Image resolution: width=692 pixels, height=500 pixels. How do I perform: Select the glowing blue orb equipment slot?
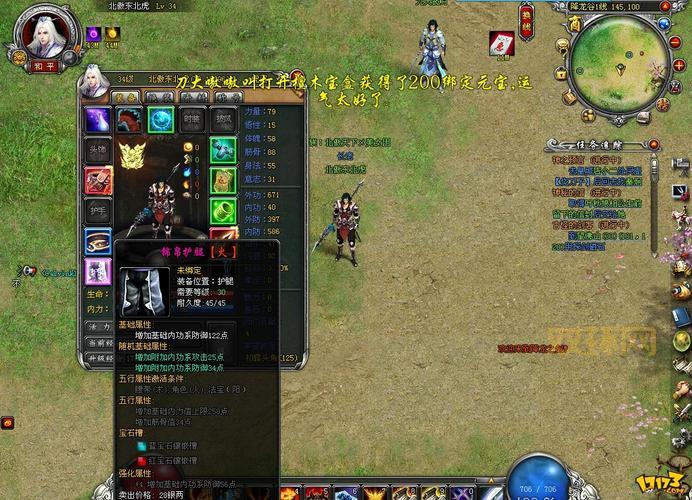point(161,120)
